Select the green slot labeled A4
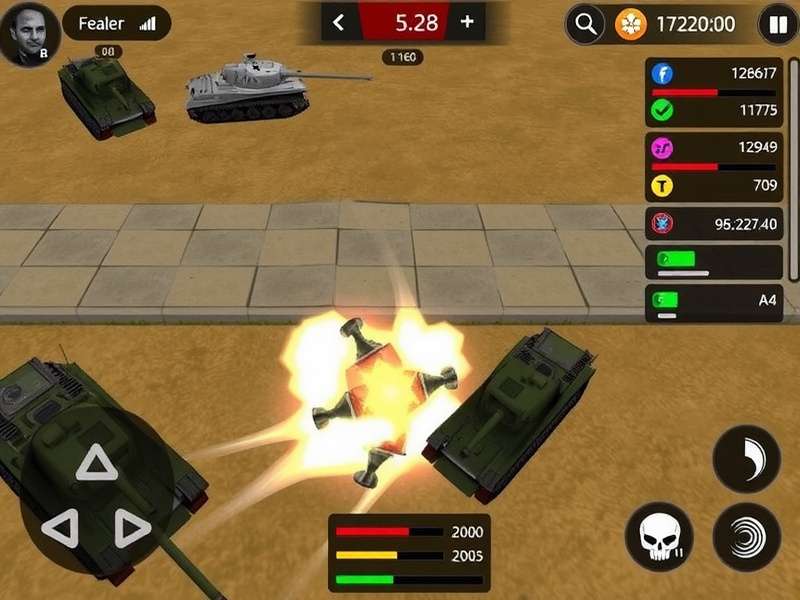The height and width of the screenshot is (600, 800). [713, 299]
